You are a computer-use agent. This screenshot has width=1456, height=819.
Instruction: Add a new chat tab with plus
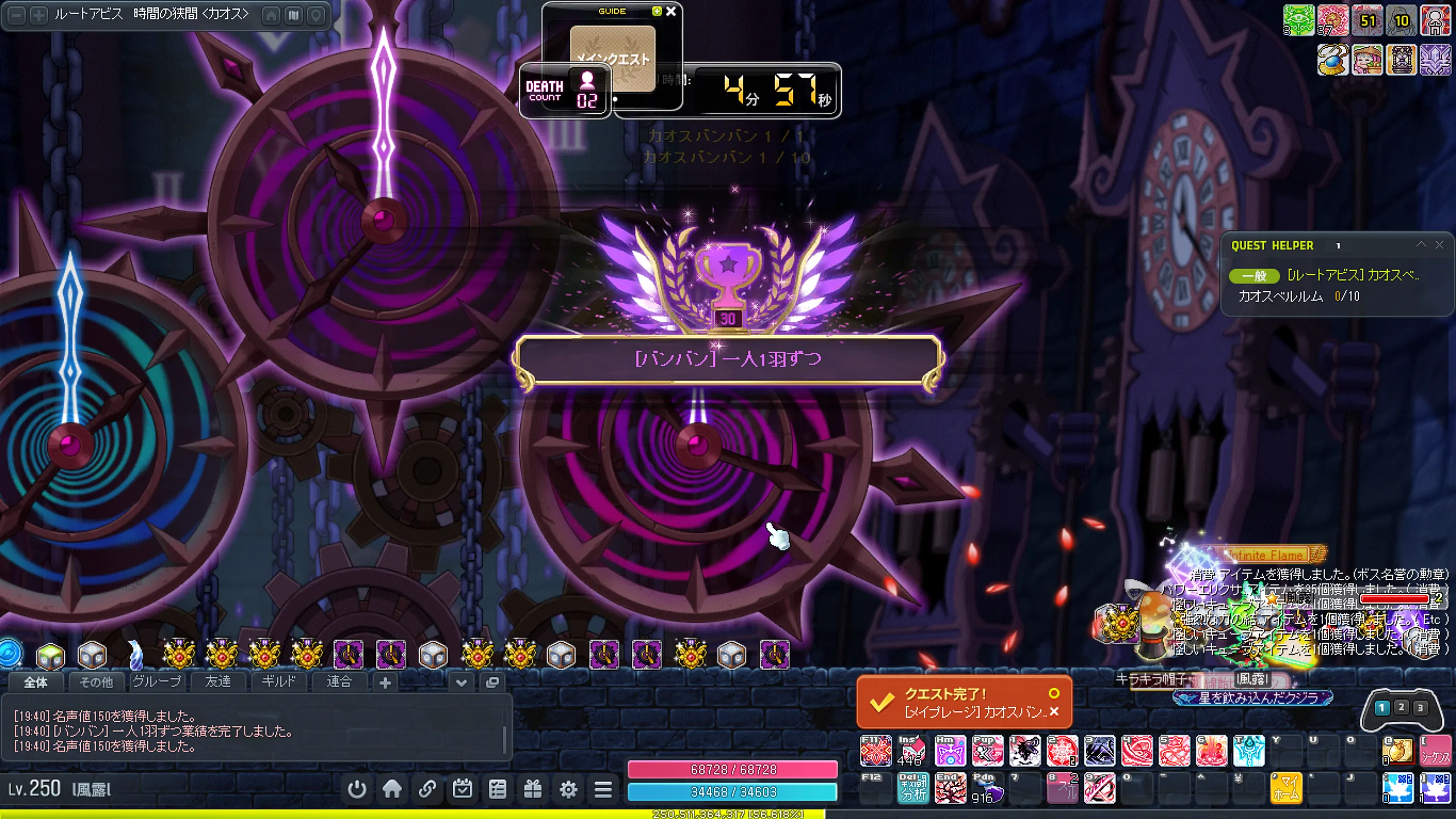click(x=385, y=682)
